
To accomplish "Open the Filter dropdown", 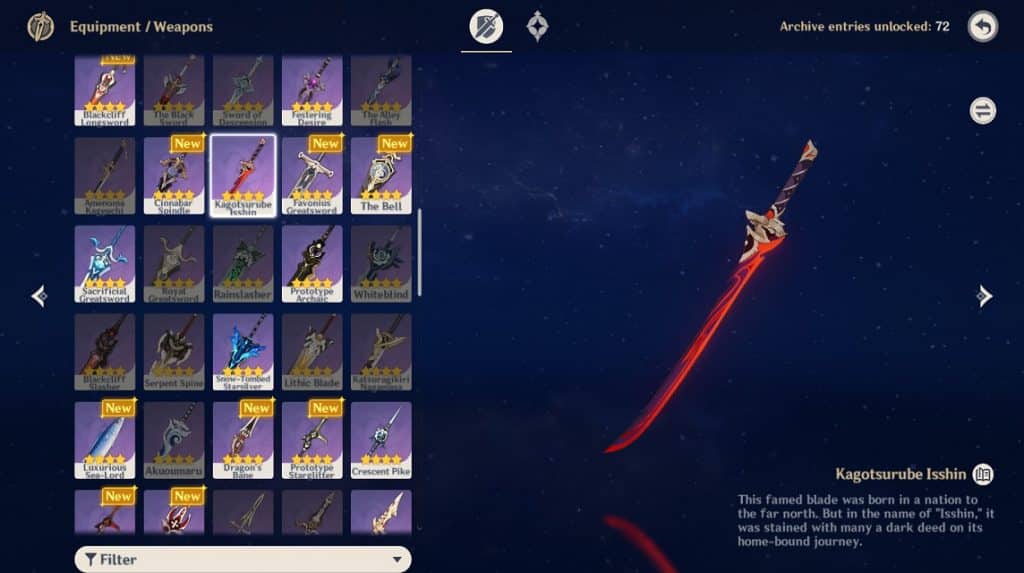I will point(243,559).
